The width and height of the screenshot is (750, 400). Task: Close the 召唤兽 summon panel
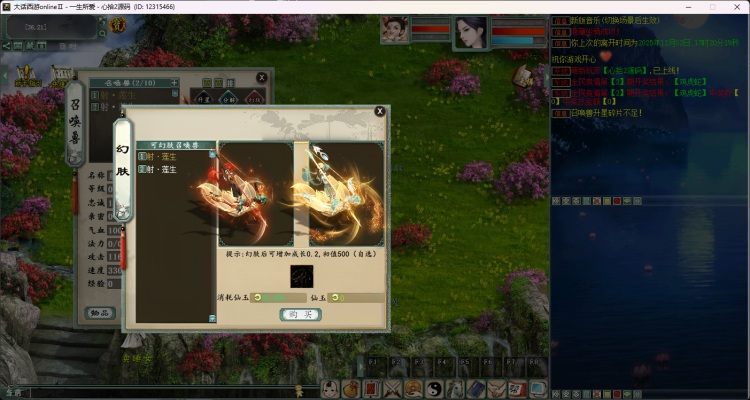tap(262, 77)
